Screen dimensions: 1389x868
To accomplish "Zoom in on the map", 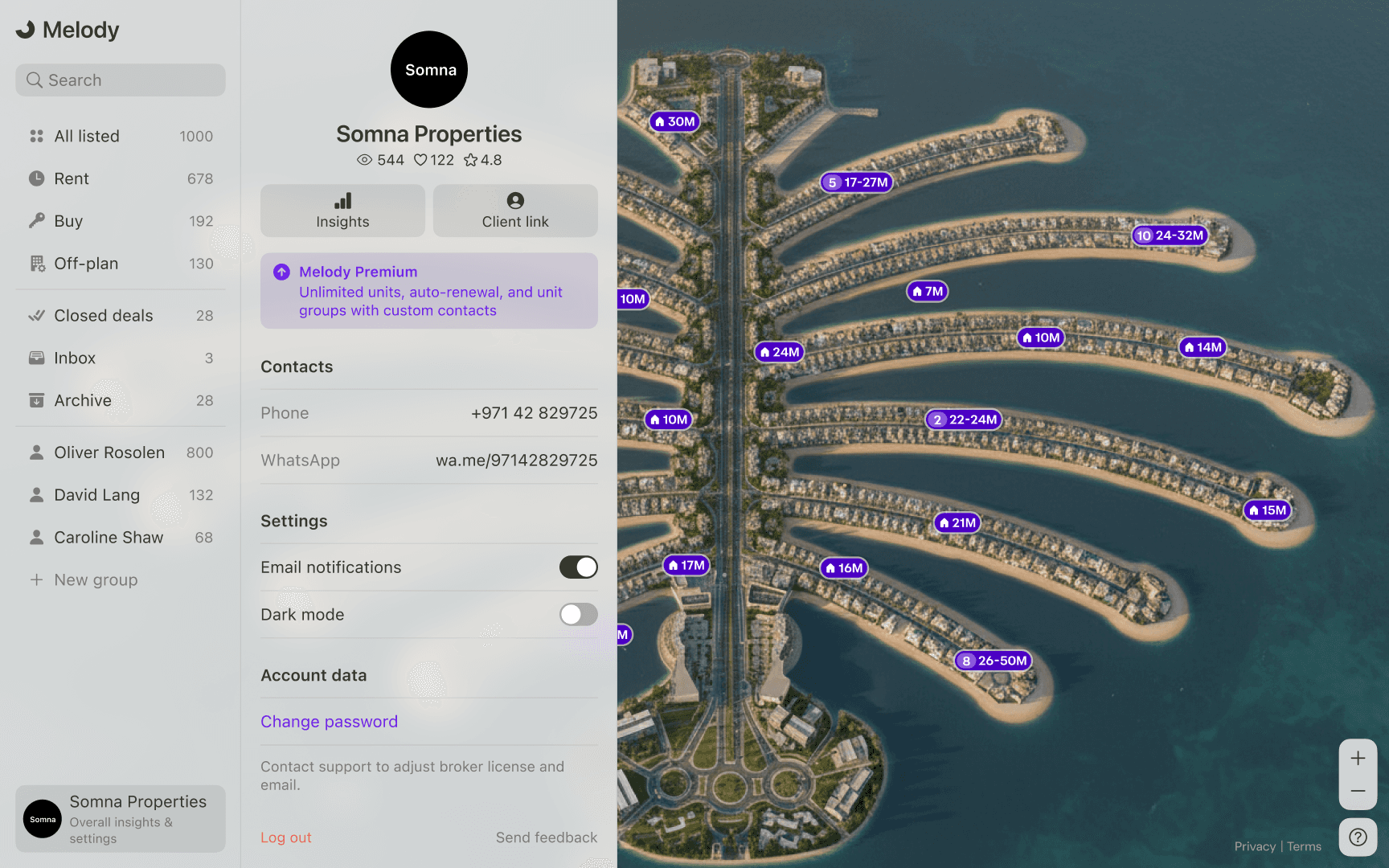I will [1358, 758].
